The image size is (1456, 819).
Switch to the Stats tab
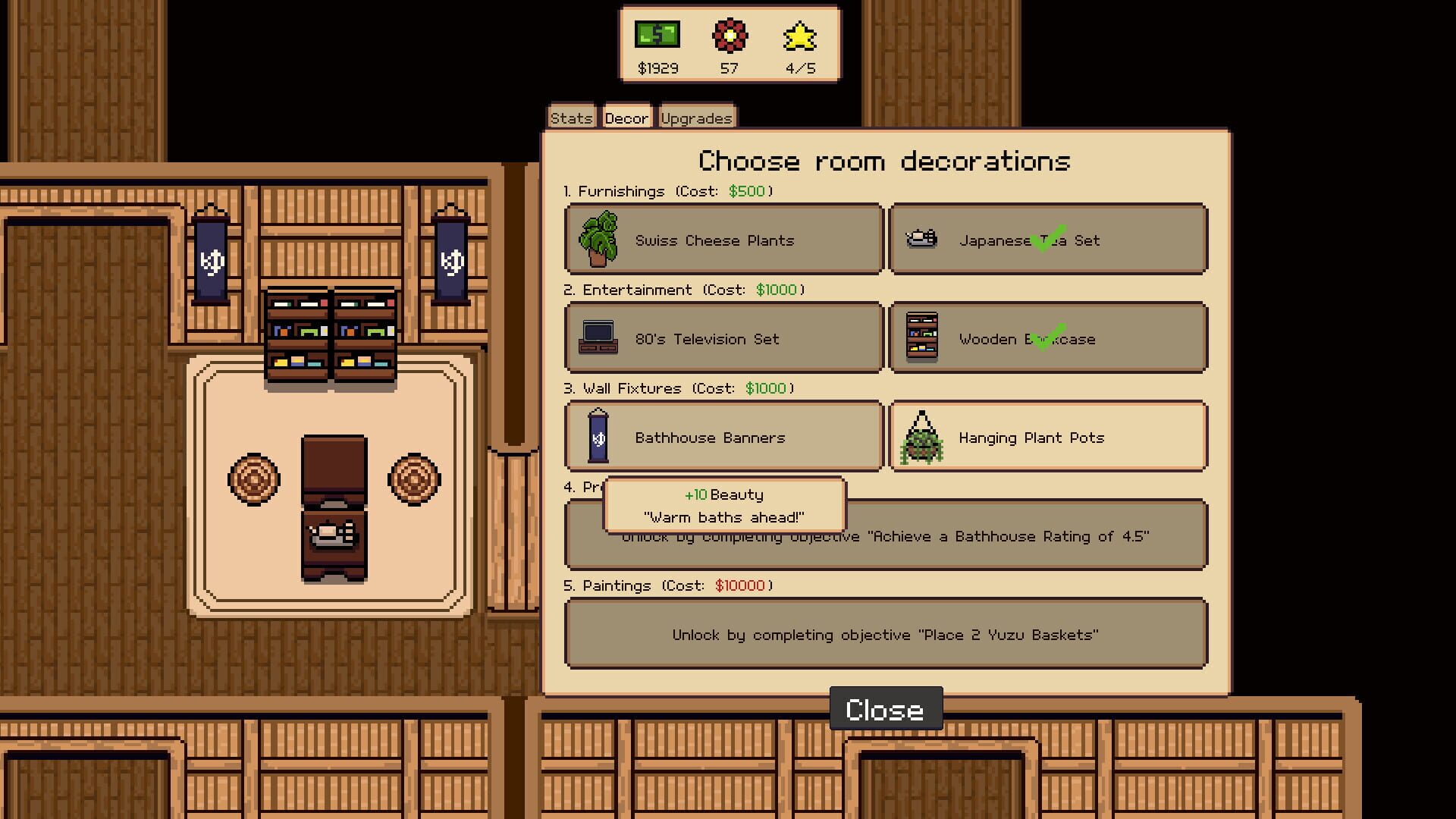[x=570, y=116]
